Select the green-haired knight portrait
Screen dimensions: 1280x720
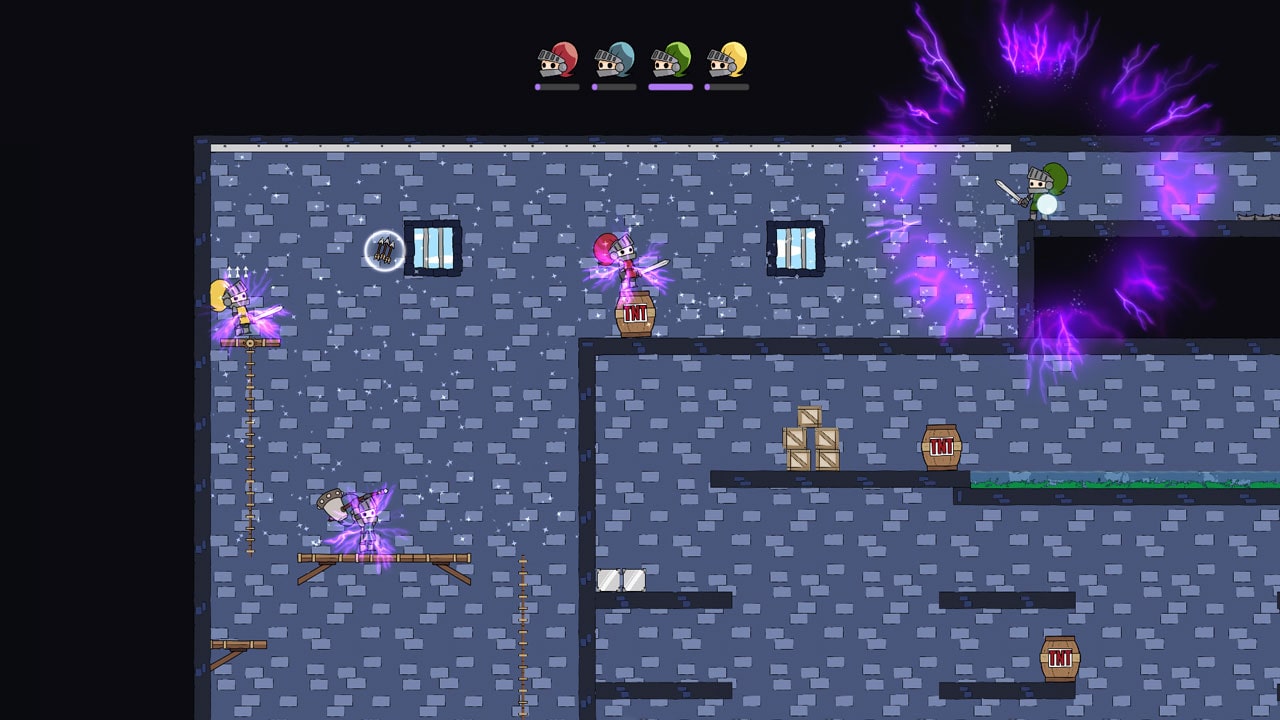tap(671, 62)
